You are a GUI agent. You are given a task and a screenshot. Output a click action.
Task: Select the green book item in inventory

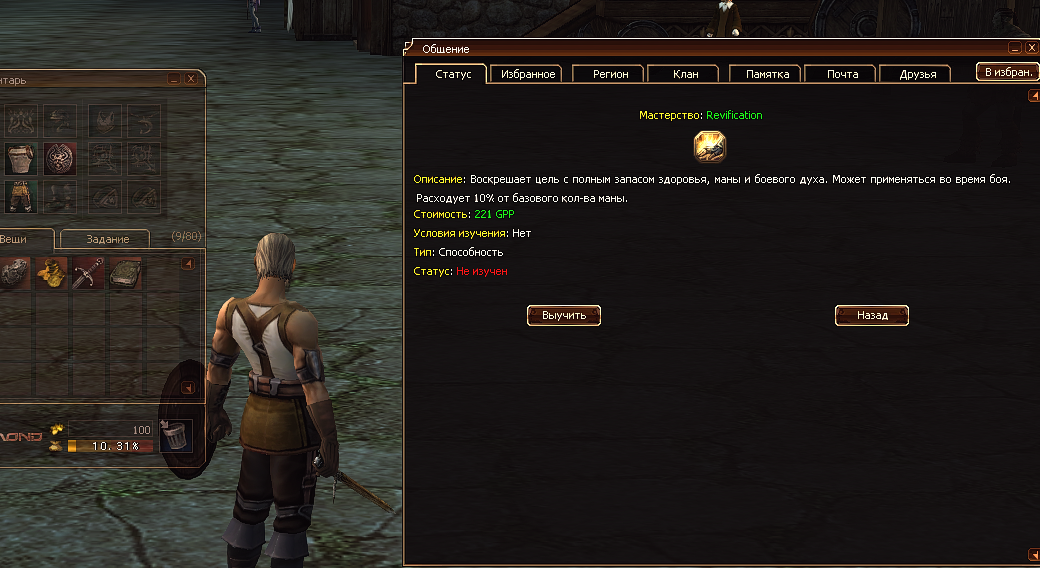pyautogui.click(x=125, y=273)
